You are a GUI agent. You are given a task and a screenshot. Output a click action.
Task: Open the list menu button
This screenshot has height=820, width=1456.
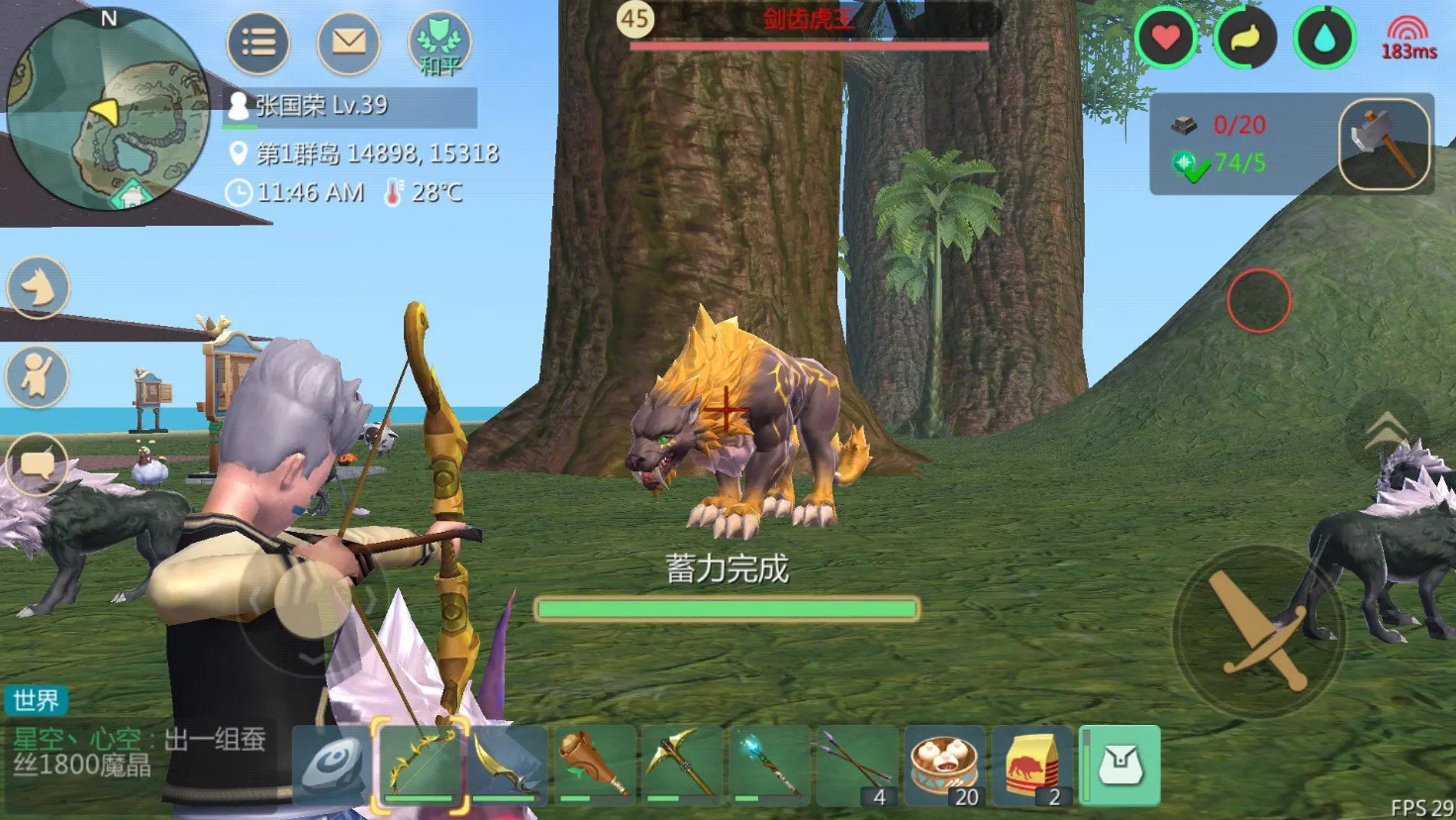pyautogui.click(x=258, y=43)
